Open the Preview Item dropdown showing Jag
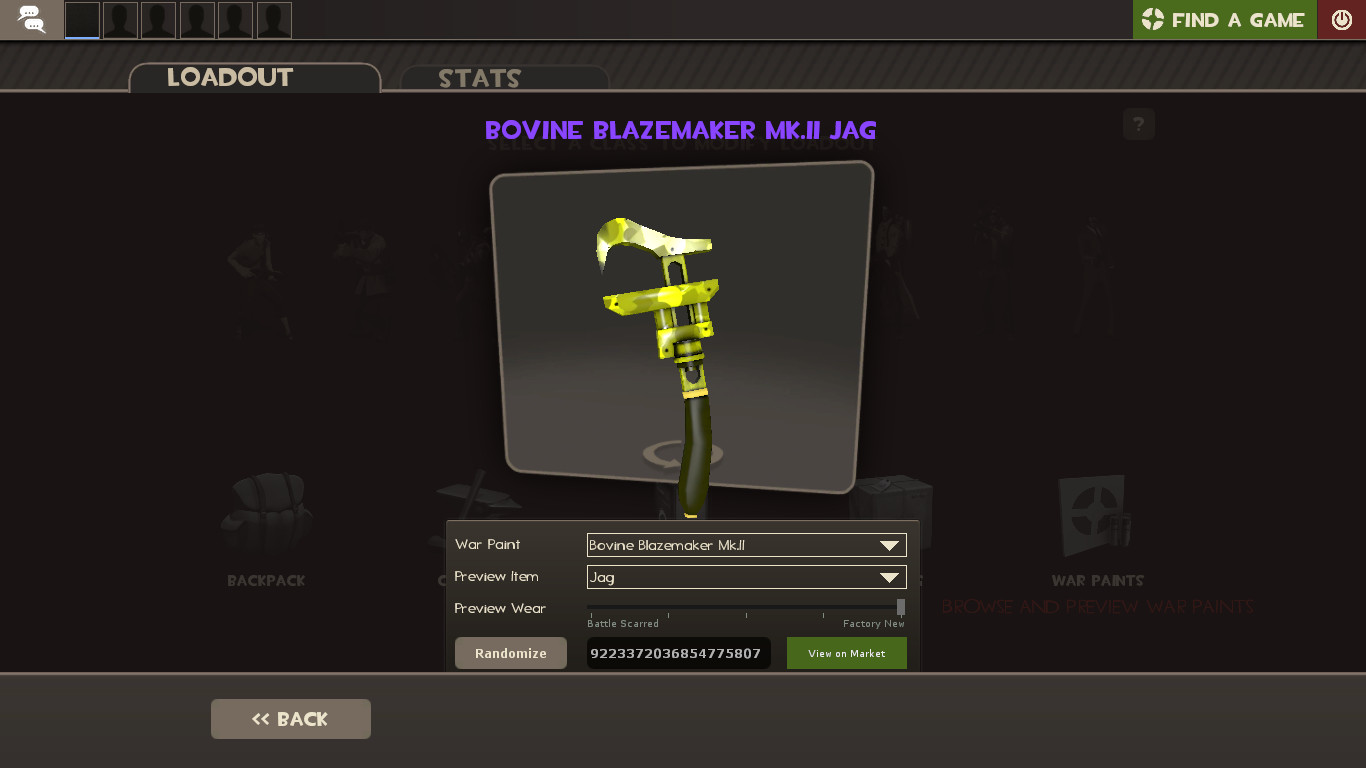Viewport: 1366px width, 768px height. coord(746,577)
